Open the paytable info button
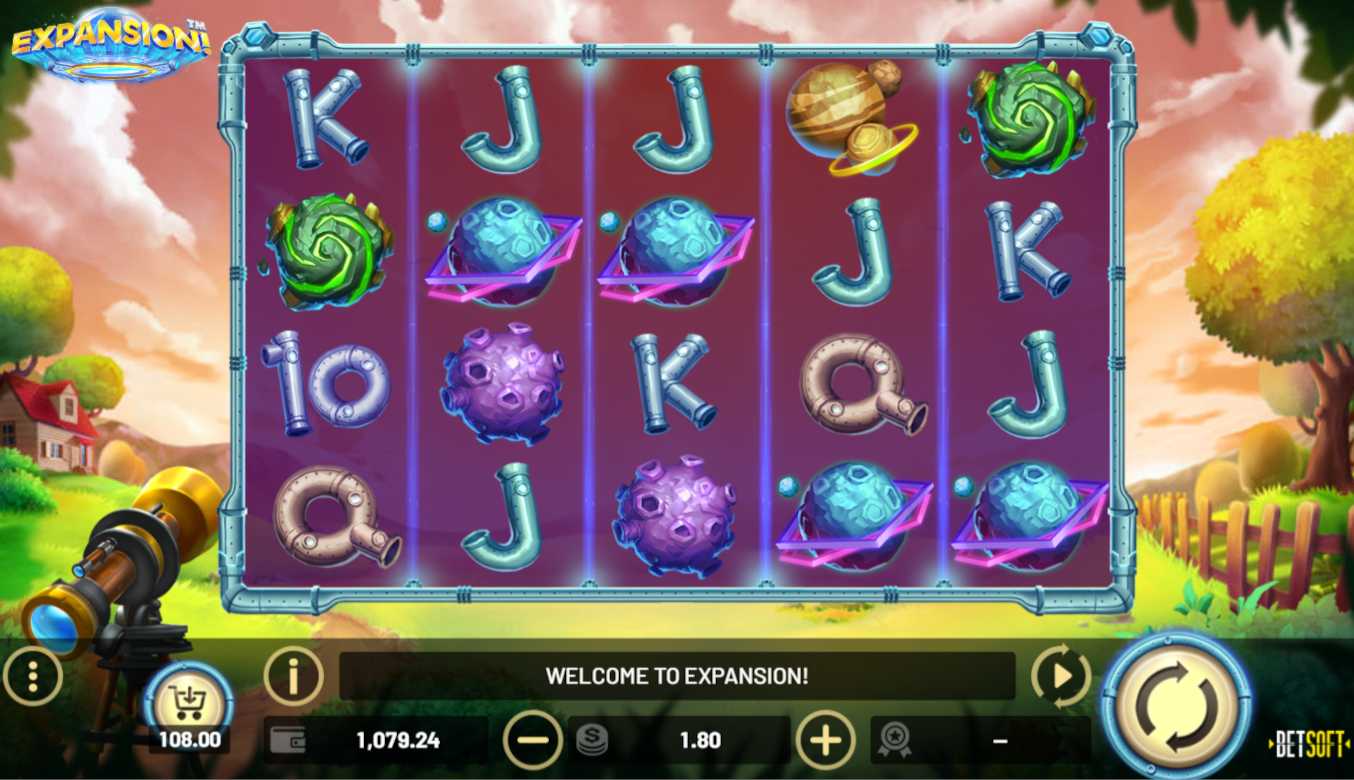This screenshot has height=780, width=1354. [293, 677]
